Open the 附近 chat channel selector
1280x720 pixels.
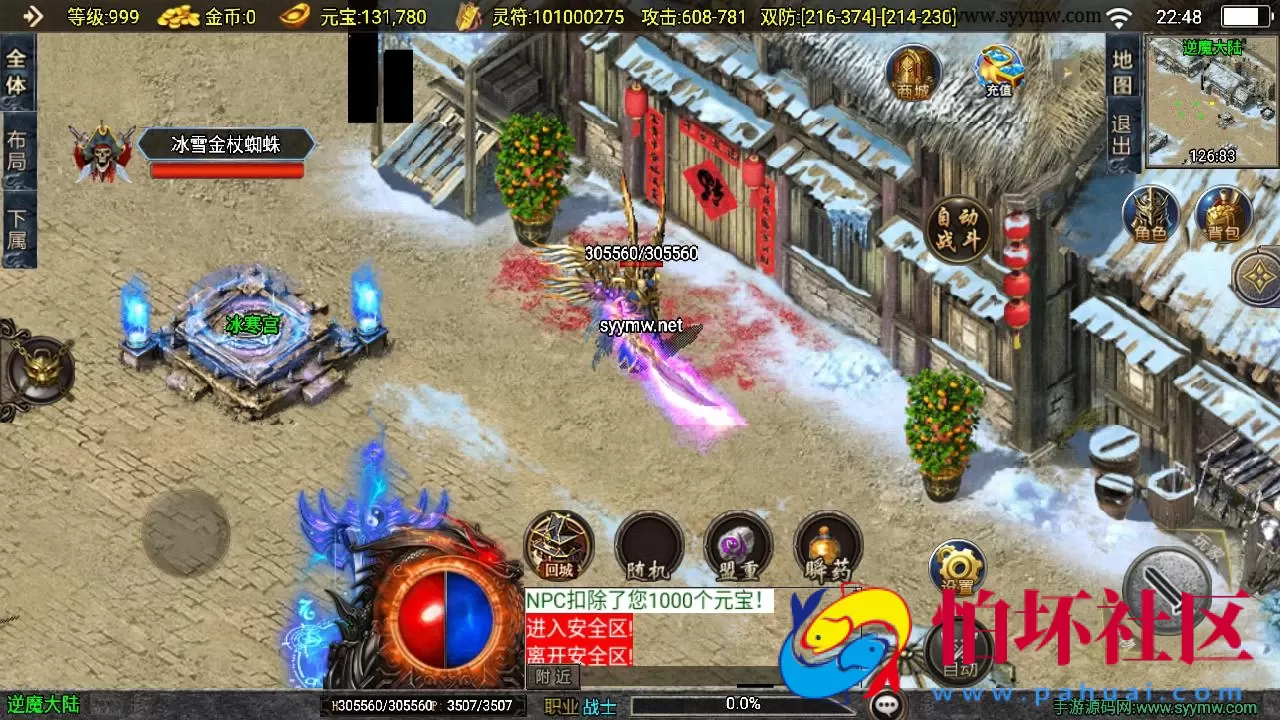click(x=552, y=677)
